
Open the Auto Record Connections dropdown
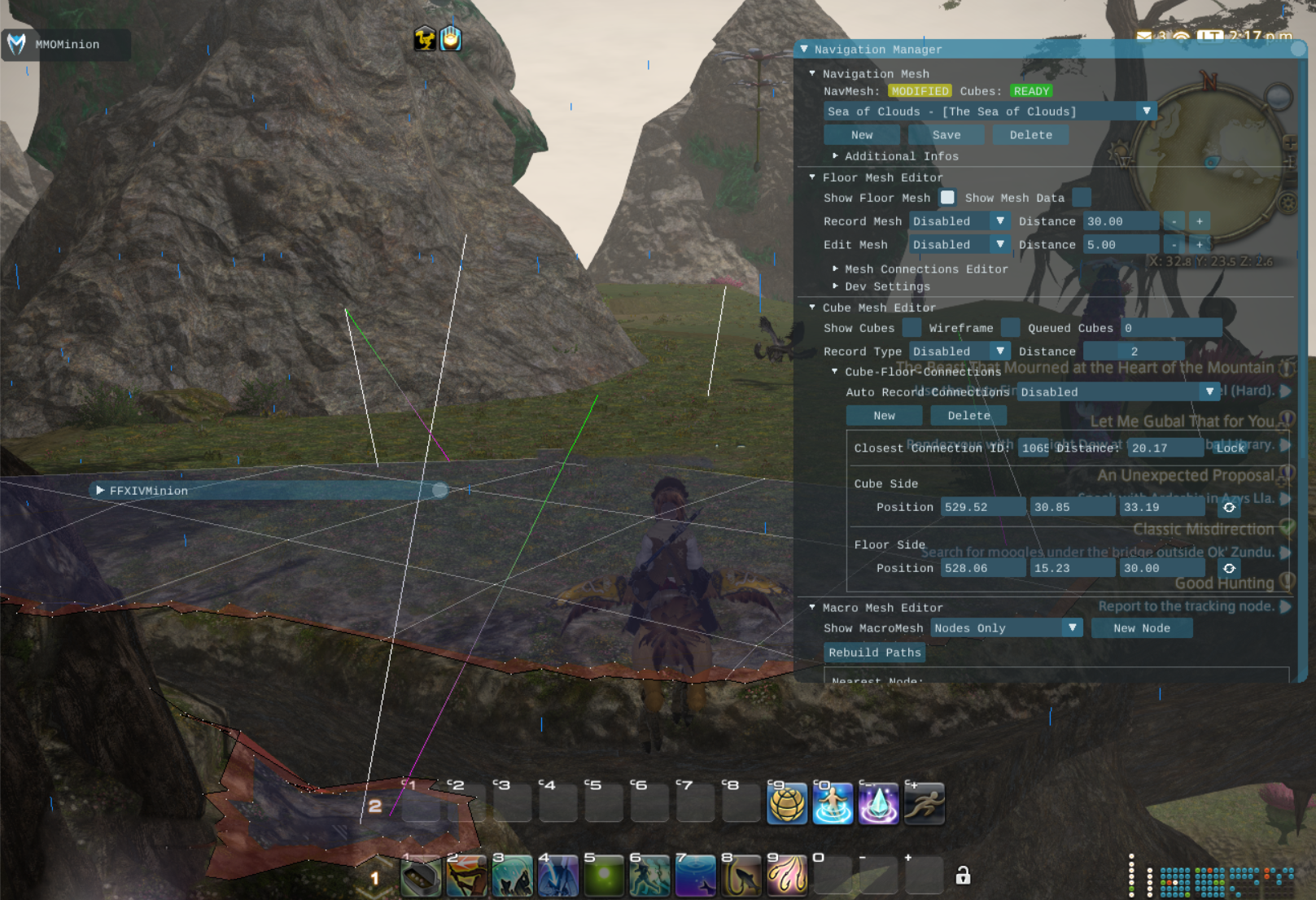click(1209, 392)
